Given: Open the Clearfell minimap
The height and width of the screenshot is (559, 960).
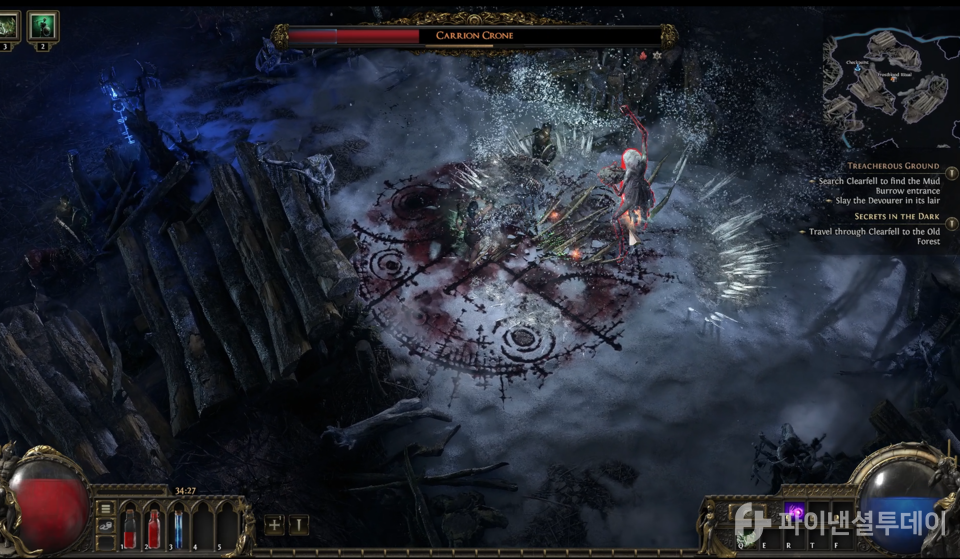Looking at the screenshot, I should [x=888, y=88].
